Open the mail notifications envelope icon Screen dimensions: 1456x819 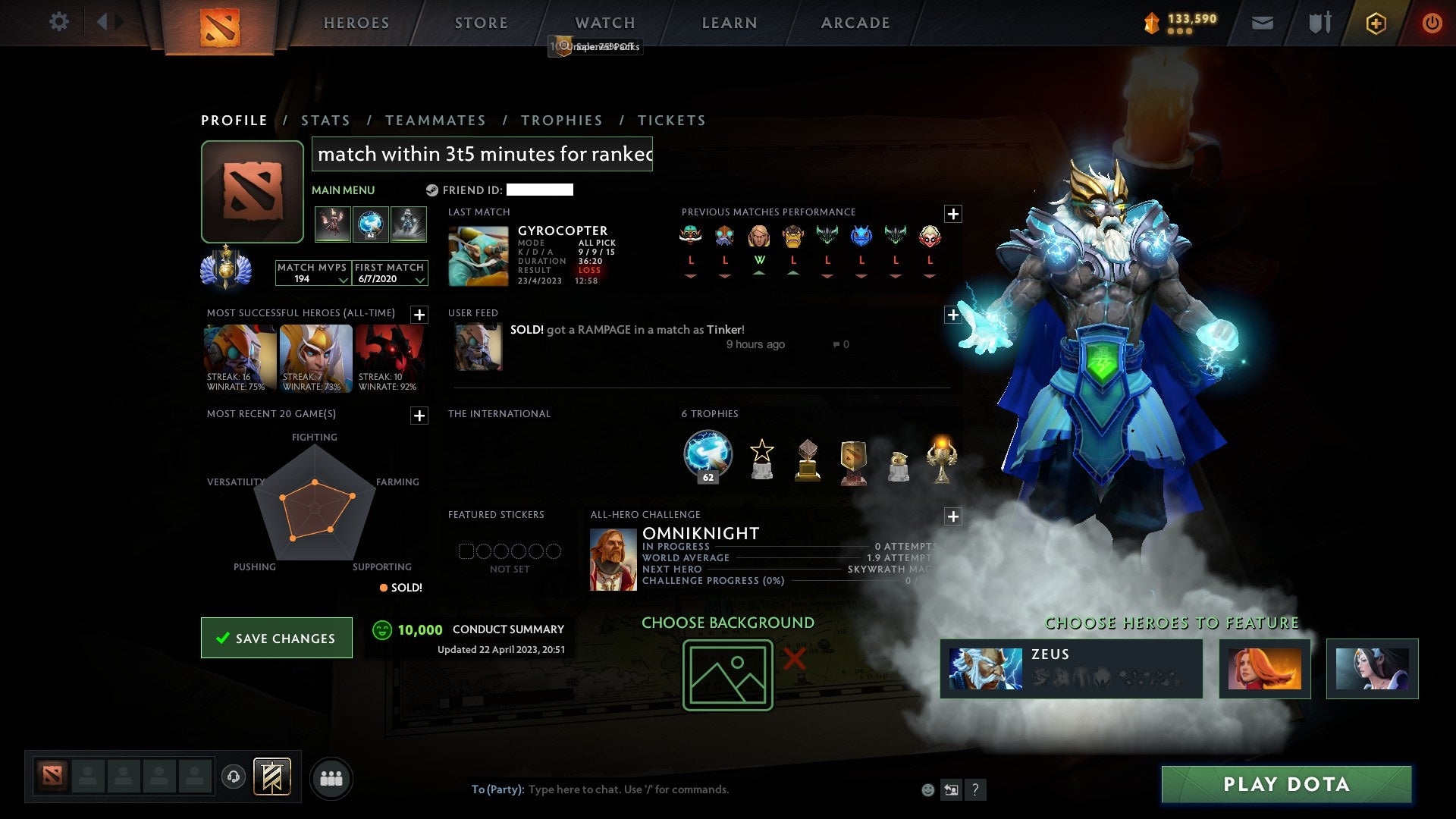tap(1261, 22)
